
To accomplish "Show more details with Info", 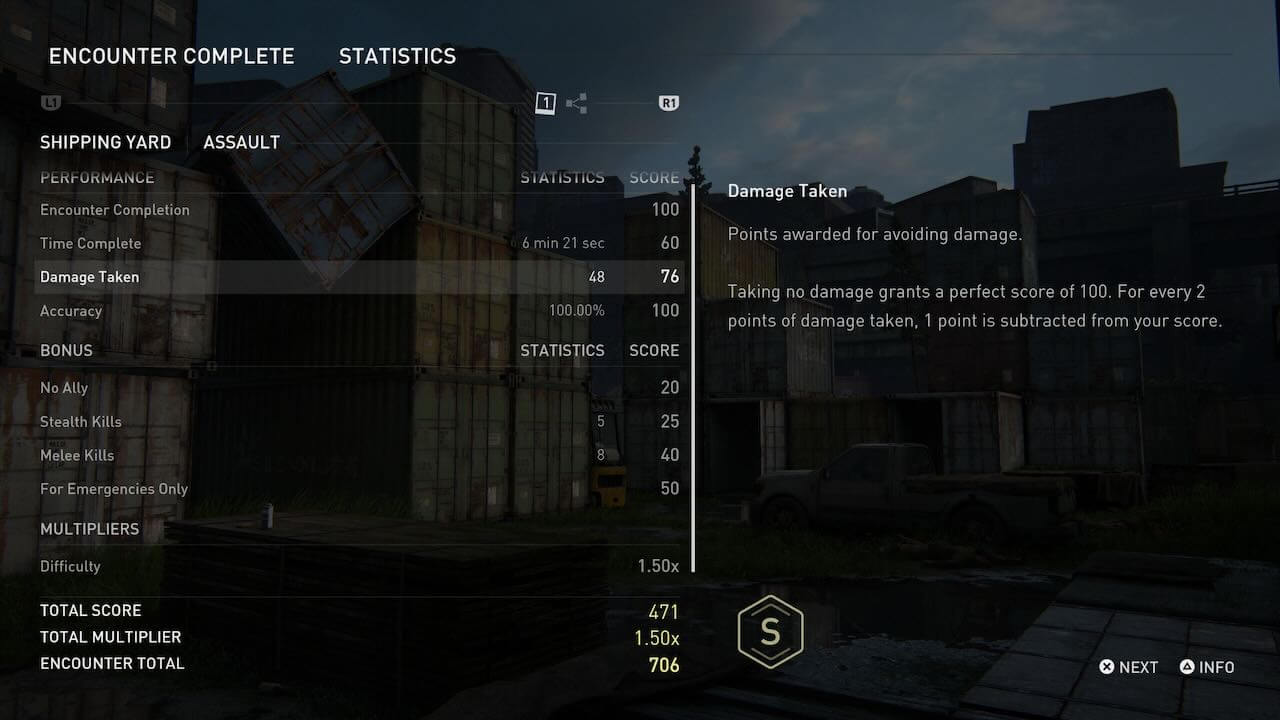I will pos(1207,667).
